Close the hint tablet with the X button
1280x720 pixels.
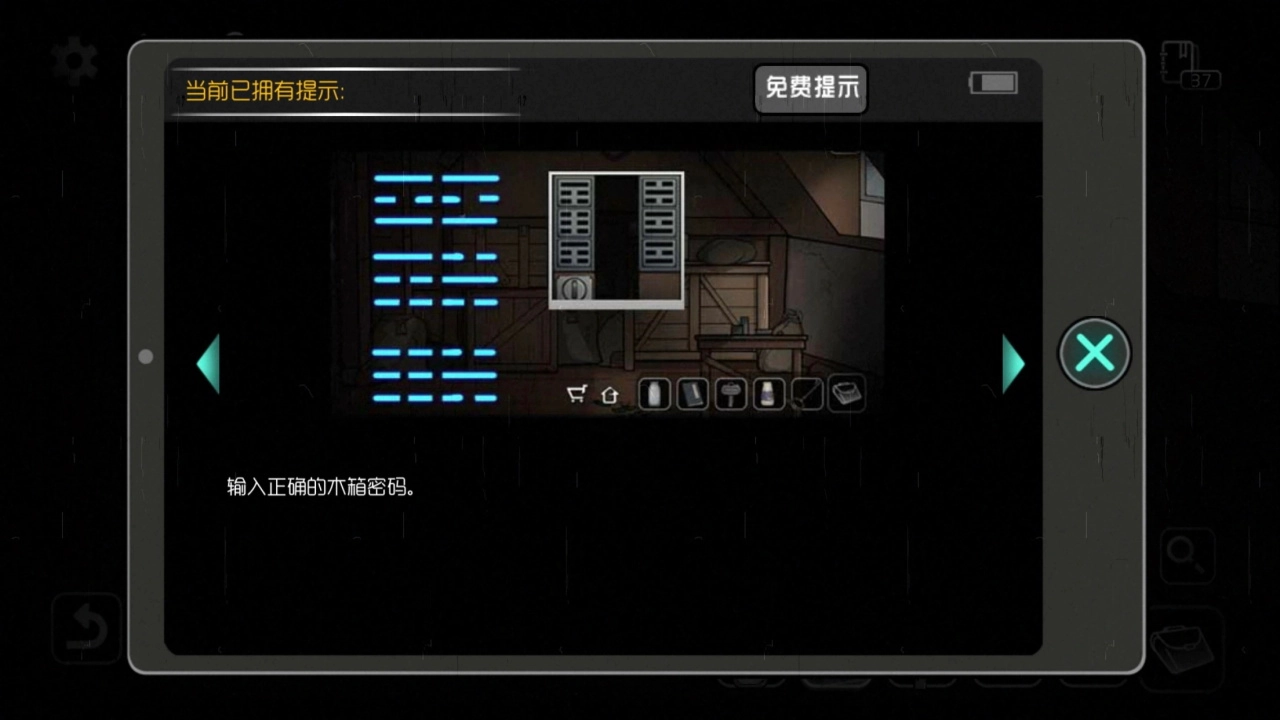pos(1094,353)
